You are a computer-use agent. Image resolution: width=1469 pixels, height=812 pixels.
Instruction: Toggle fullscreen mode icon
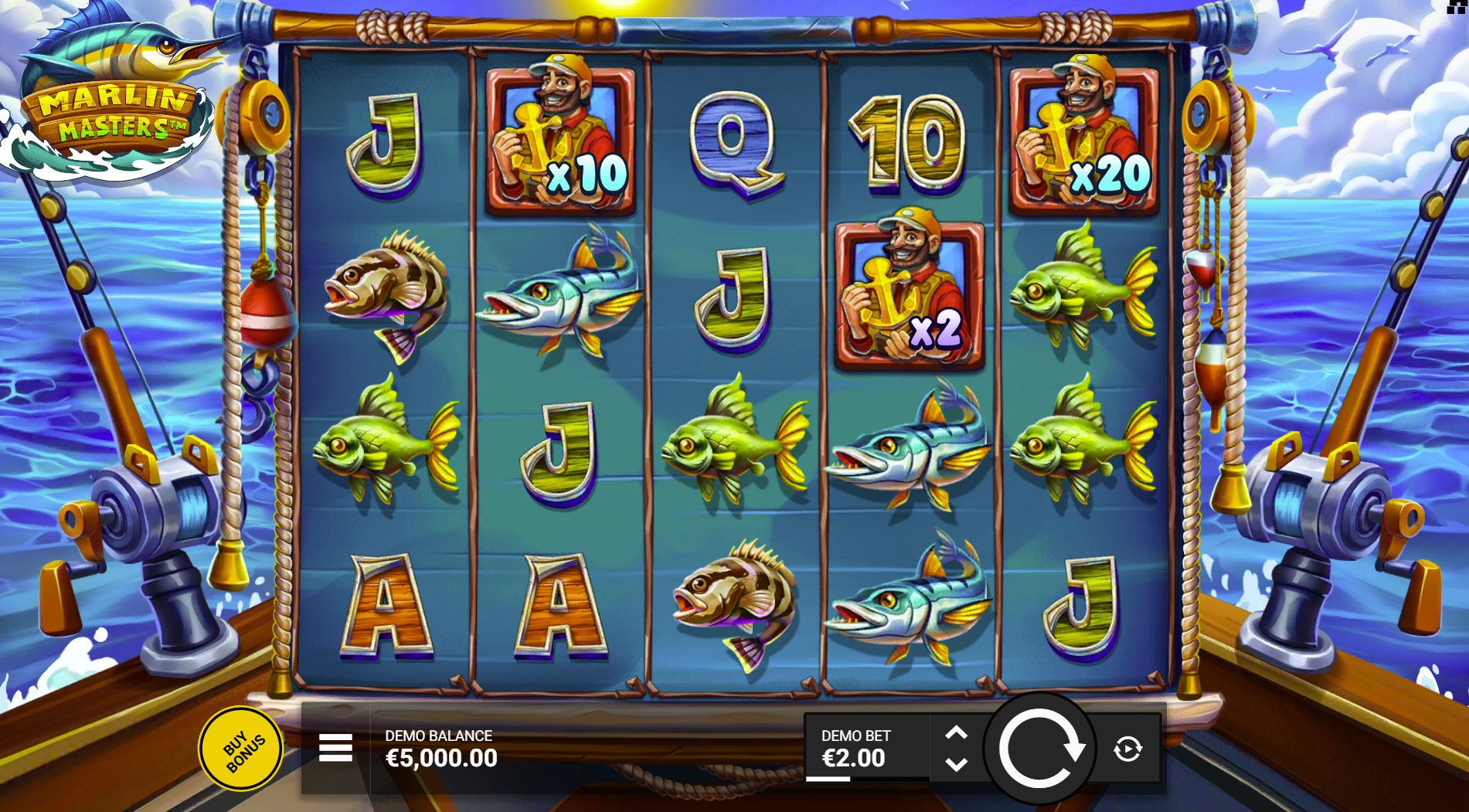pyautogui.click(x=1456, y=6)
